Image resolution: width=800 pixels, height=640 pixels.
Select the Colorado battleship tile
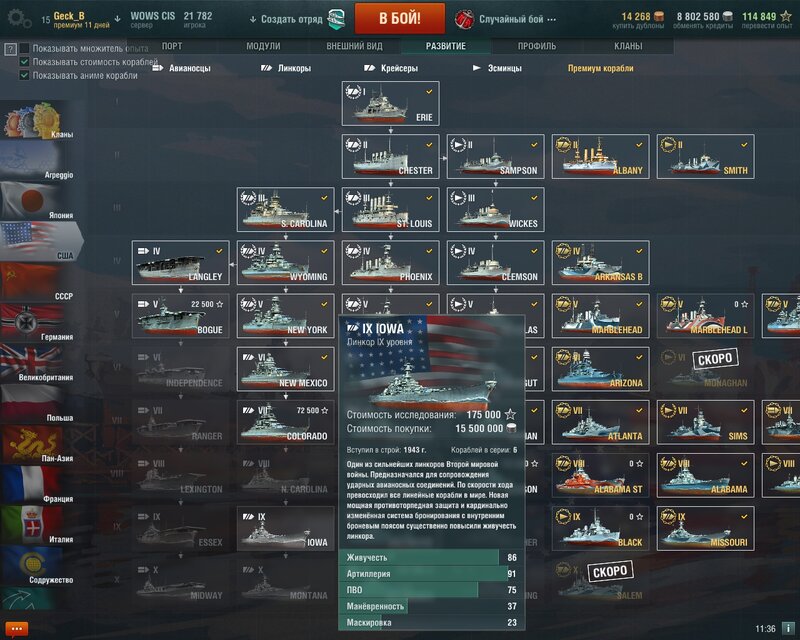(286, 423)
